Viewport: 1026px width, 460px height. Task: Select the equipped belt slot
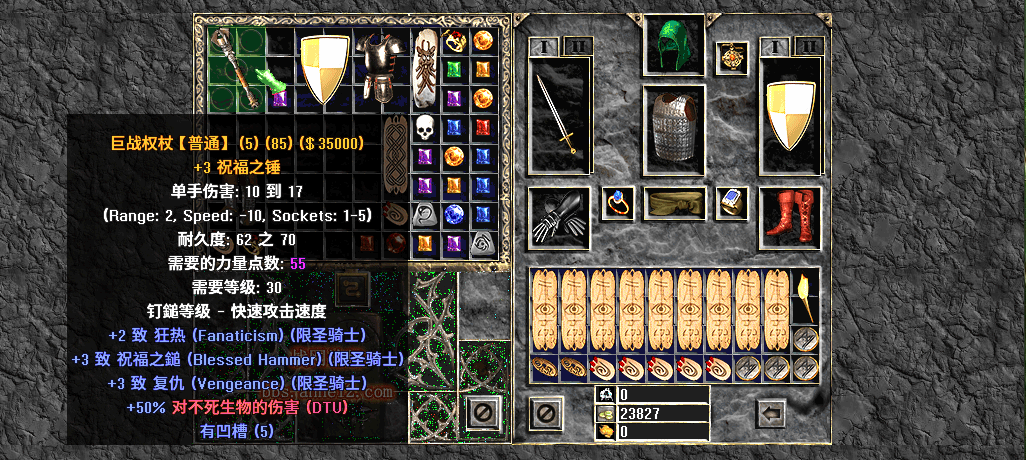coord(674,203)
